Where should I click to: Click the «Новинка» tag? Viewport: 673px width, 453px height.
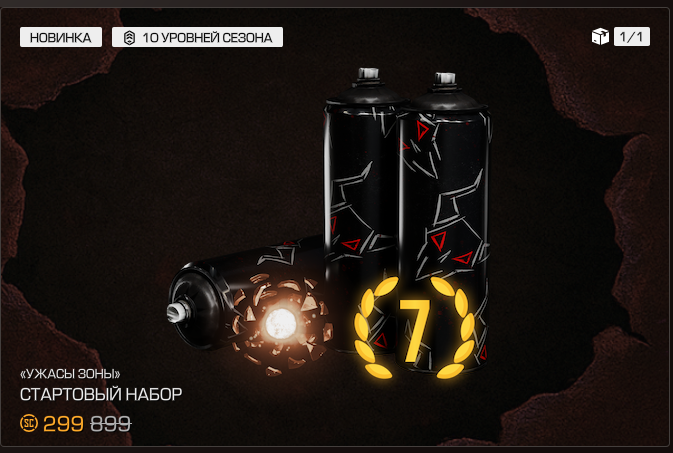(x=60, y=37)
